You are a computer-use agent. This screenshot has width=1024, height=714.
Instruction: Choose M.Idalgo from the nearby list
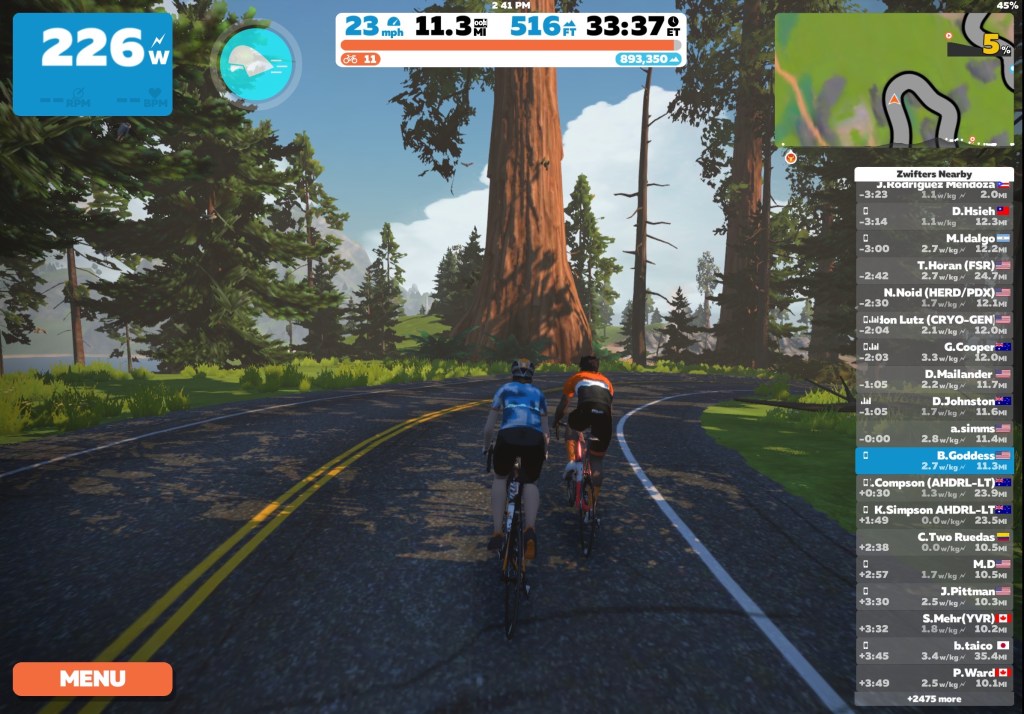coord(934,243)
